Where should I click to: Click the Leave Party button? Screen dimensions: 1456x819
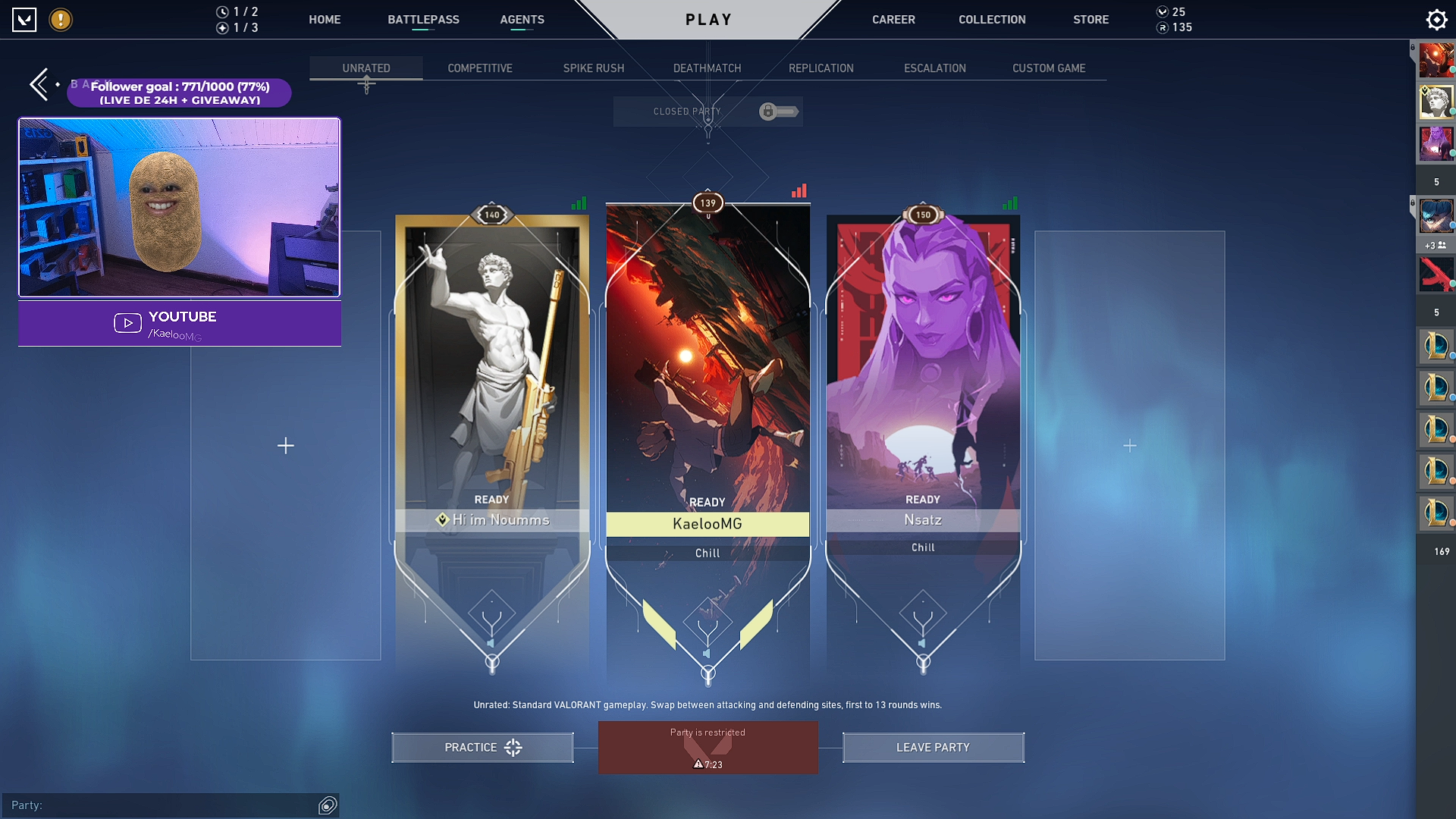933,748
